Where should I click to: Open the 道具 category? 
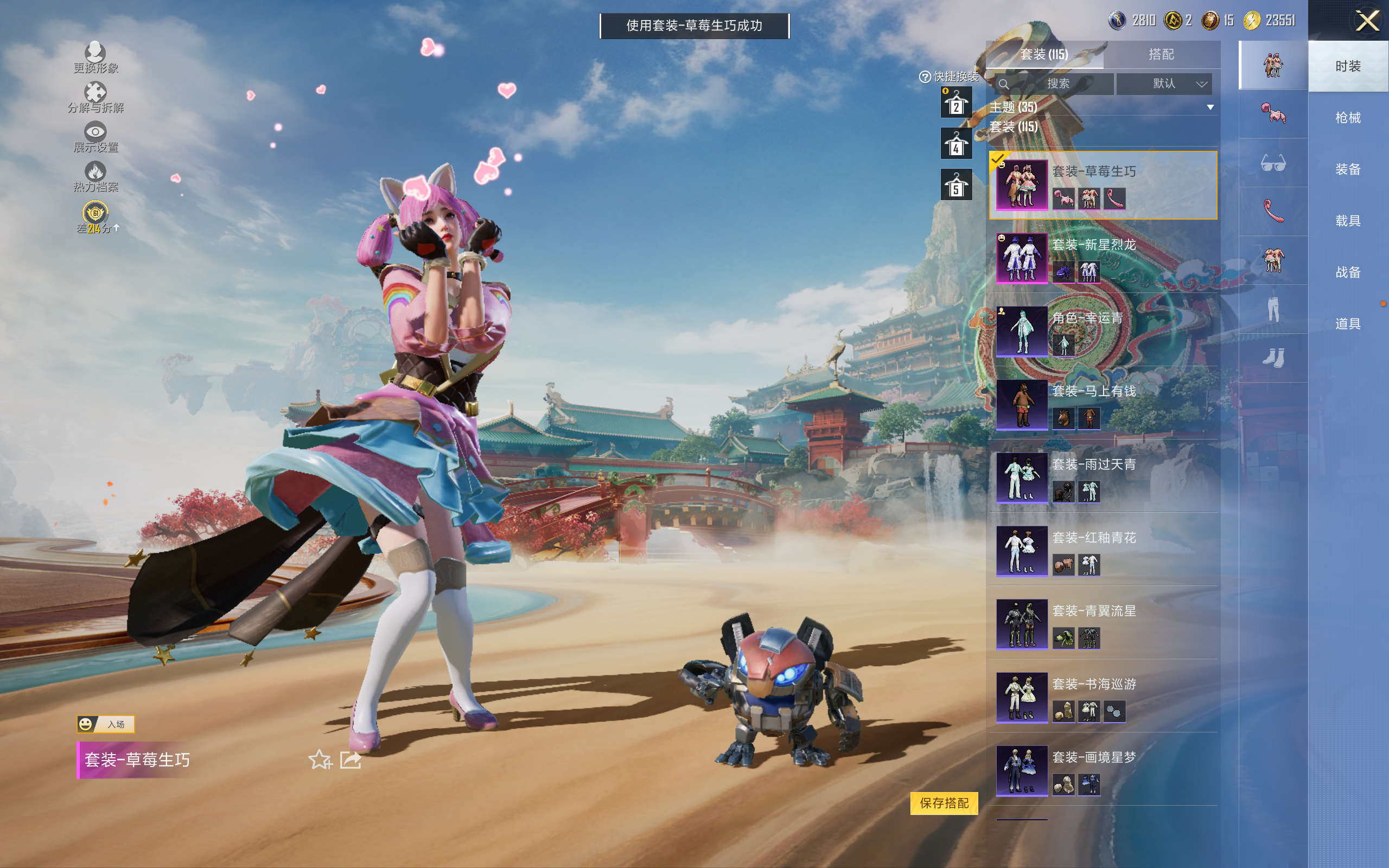pyautogui.click(x=1347, y=324)
